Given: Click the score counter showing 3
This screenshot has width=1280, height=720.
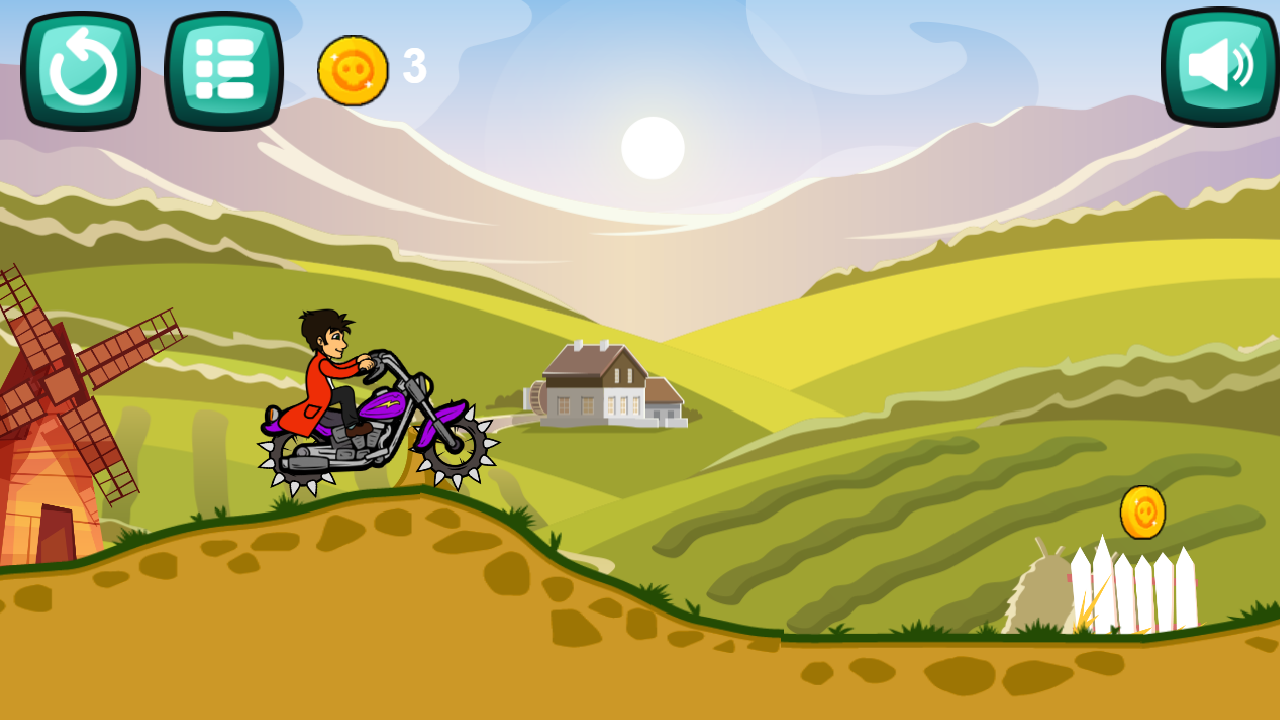Looking at the screenshot, I should pos(413,66).
